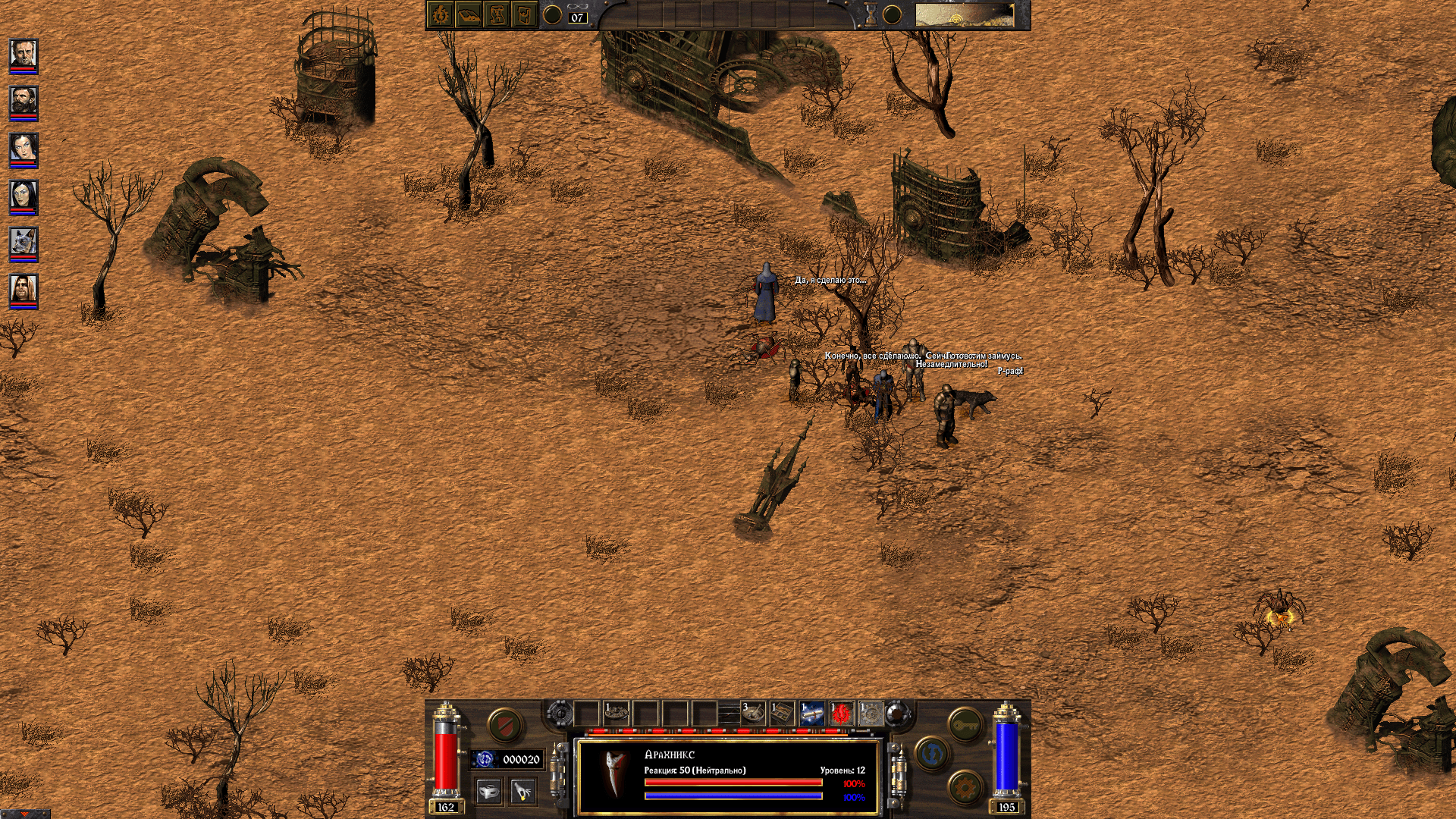Select the bottom party member portrait
Viewport: 1456px width, 819px height.
23,290
